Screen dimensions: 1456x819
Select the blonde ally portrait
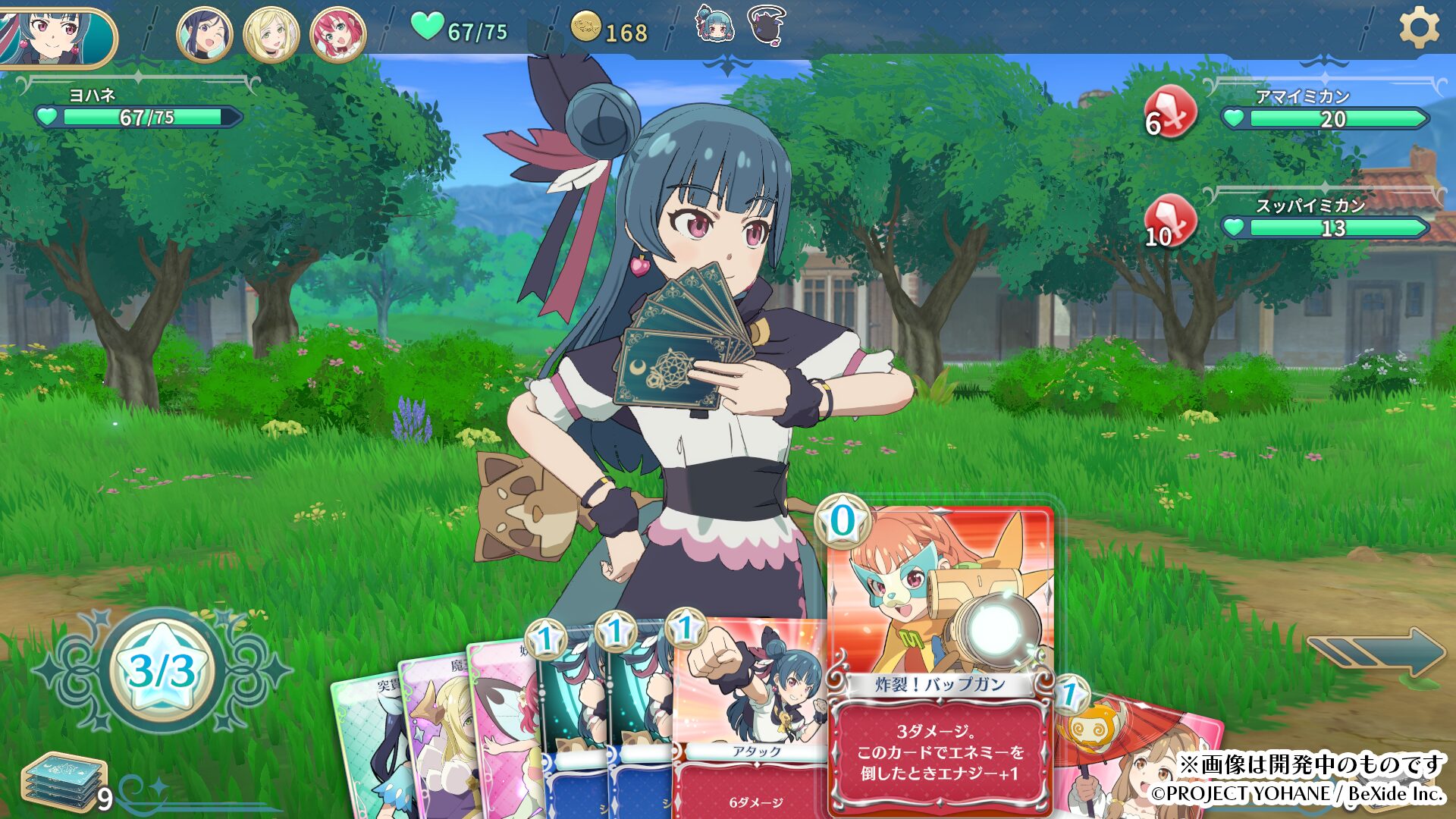pos(271,35)
